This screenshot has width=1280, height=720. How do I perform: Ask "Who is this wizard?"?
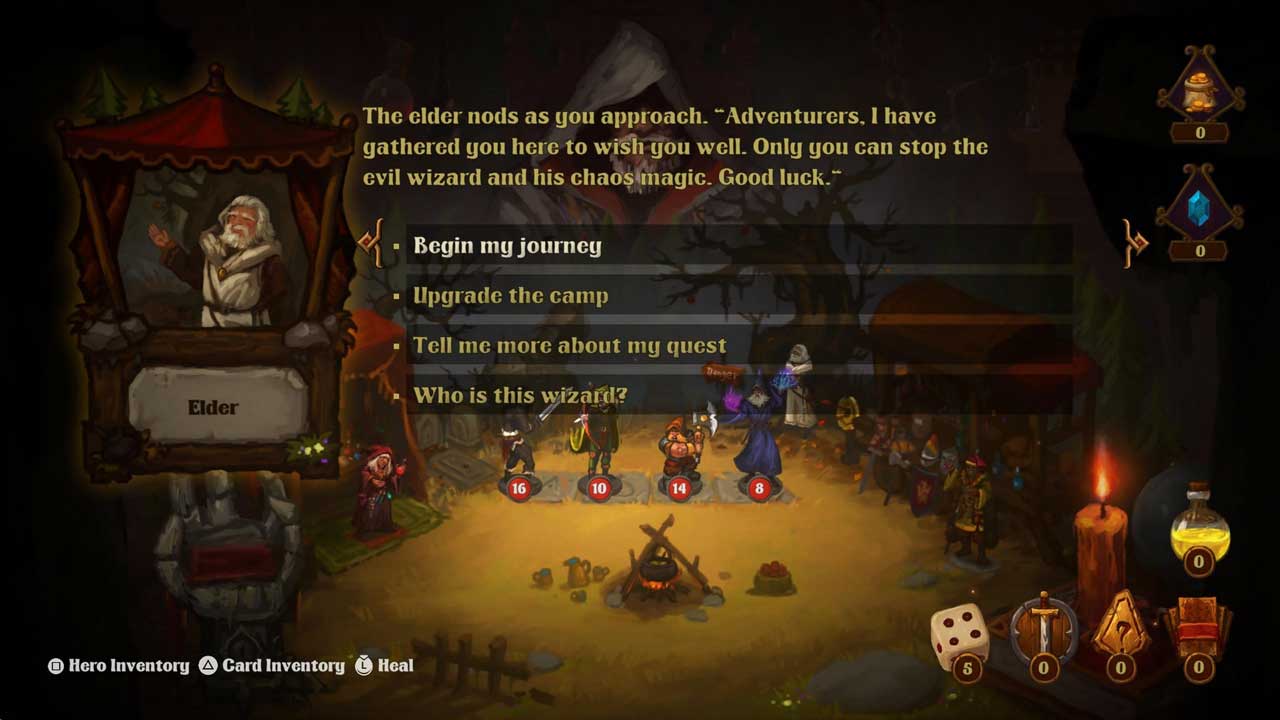pos(520,395)
